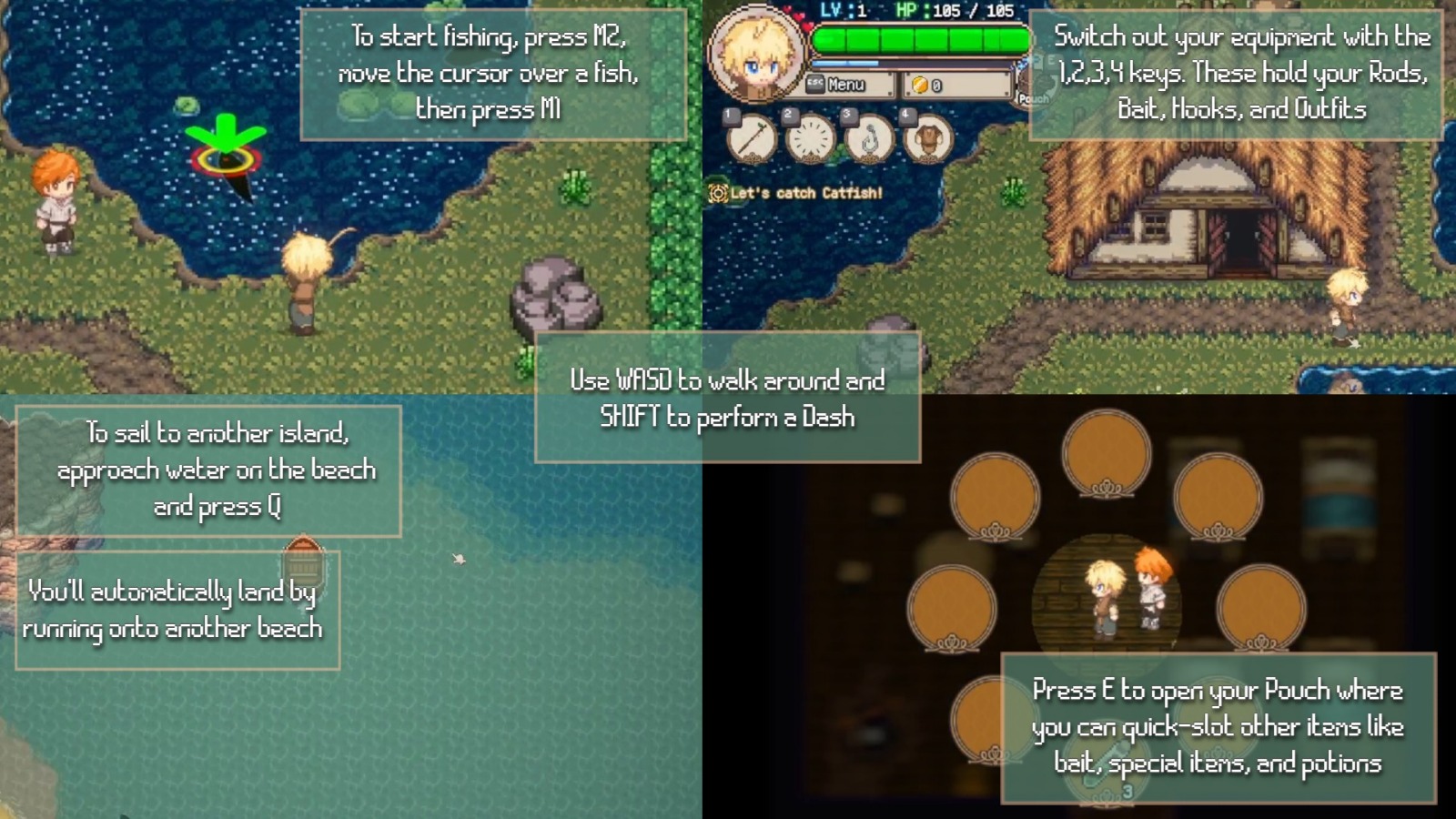The width and height of the screenshot is (1456, 819).
Task: Open the Menu button in the HUD
Action: coord(846,85)
